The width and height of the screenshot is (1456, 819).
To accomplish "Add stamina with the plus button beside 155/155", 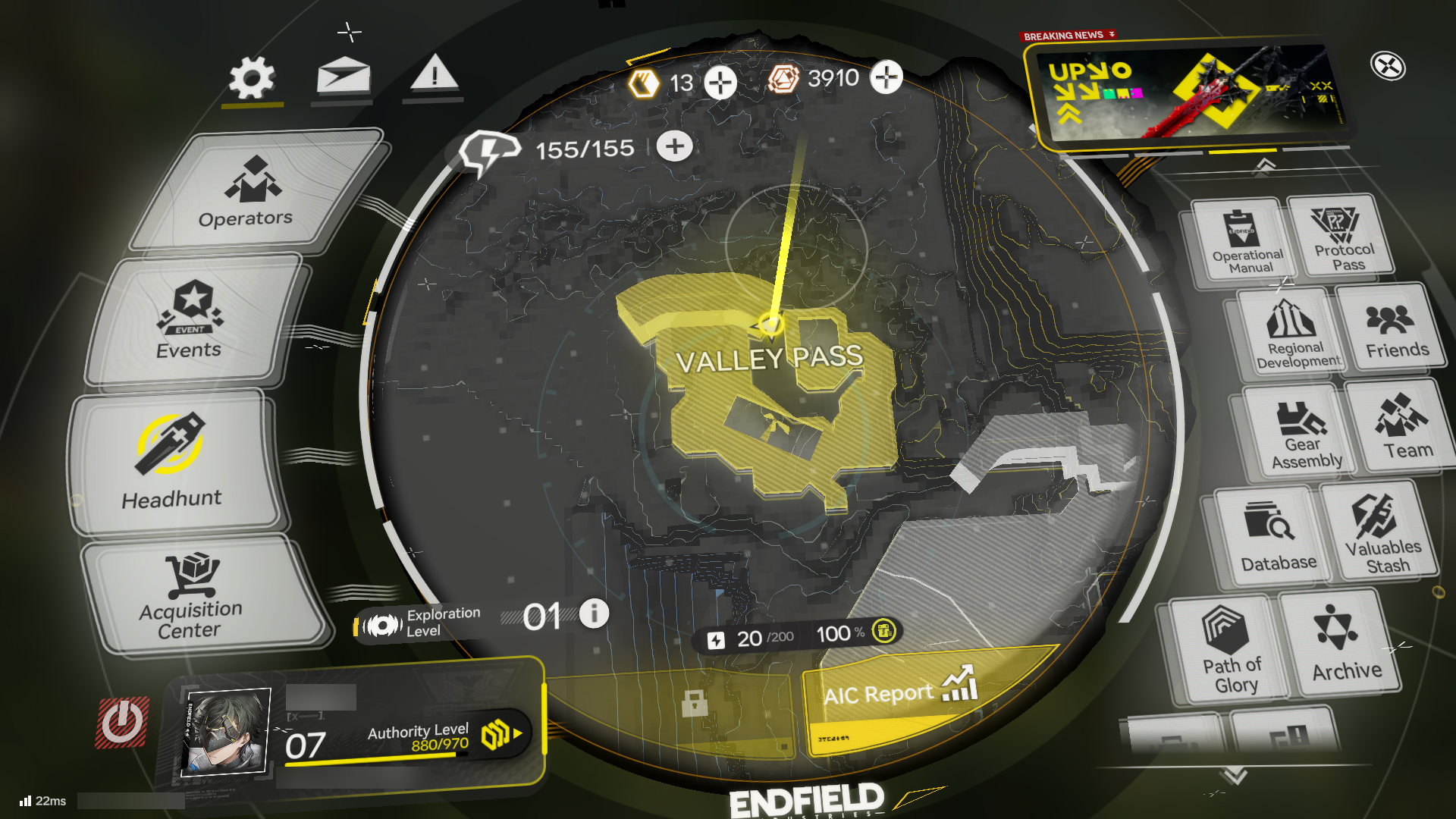I will 674,146.
